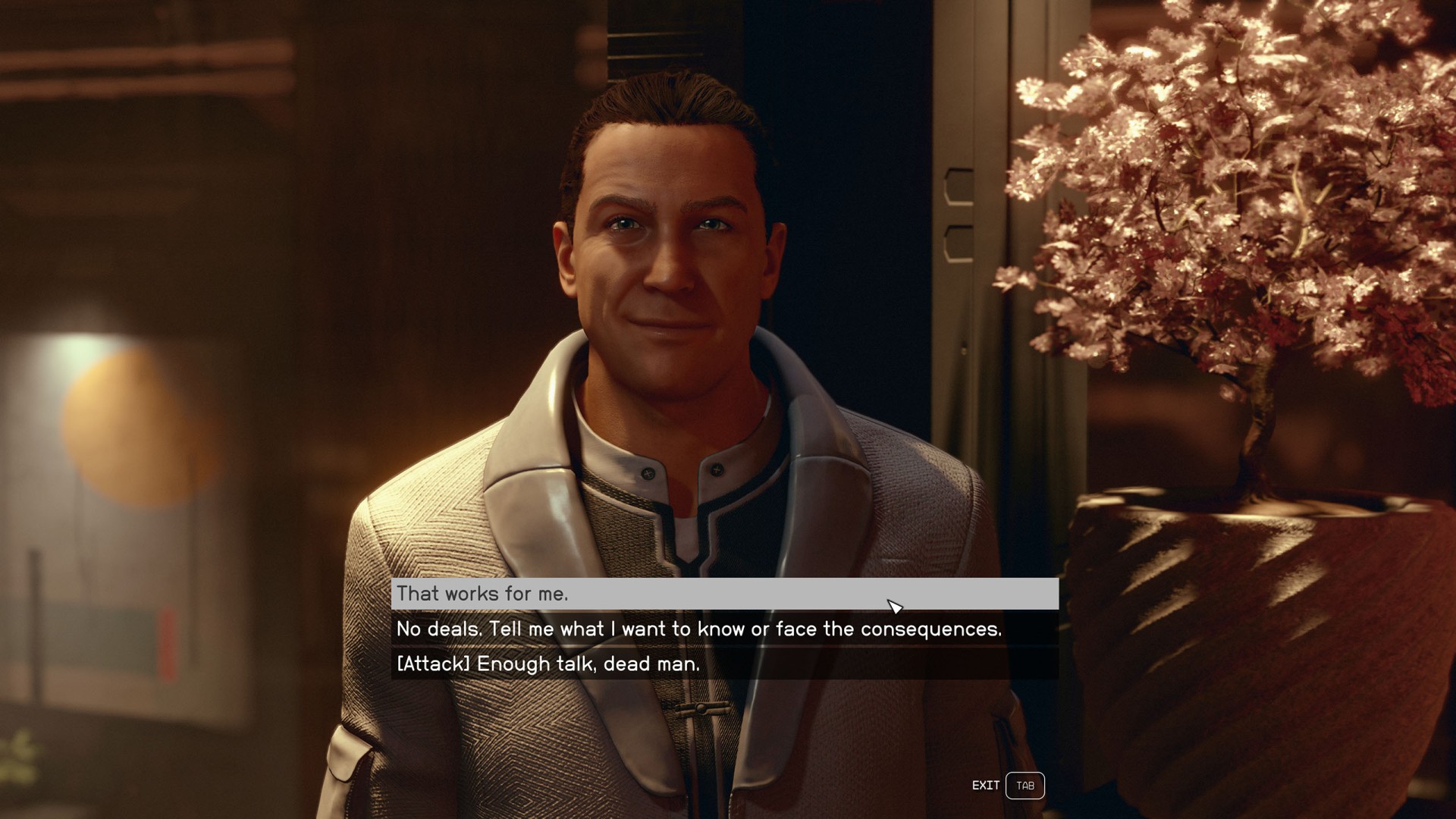
Task: Select the "No deals" threatening response
Action: click(x=698, y=629)
